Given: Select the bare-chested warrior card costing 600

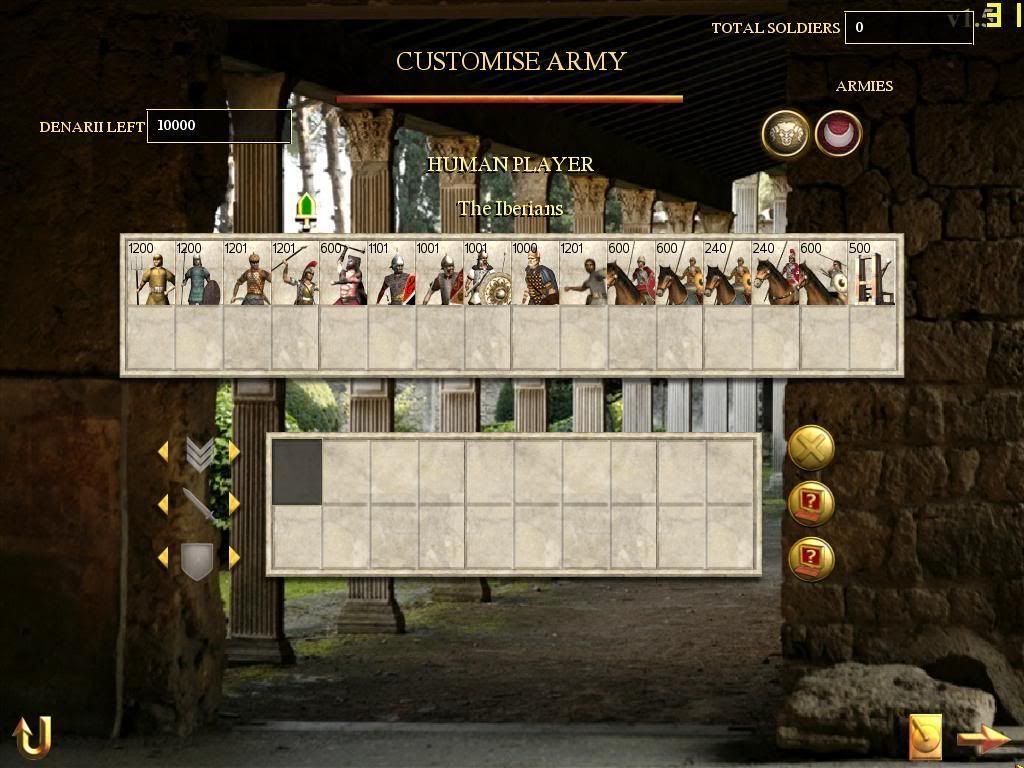Looking at the screenshot, I should 342,274.
